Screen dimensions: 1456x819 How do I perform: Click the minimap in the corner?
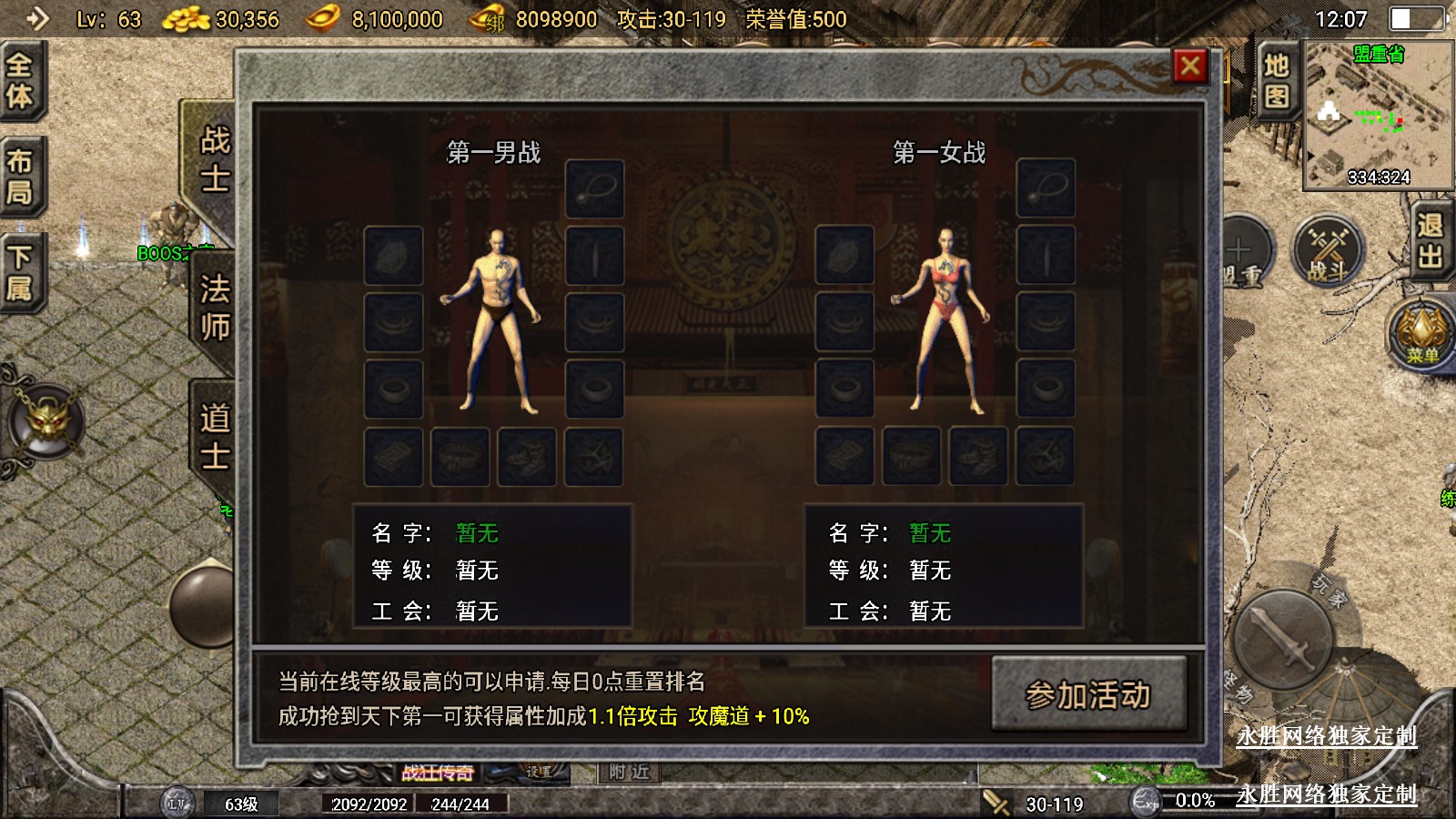click(1378, 116)
